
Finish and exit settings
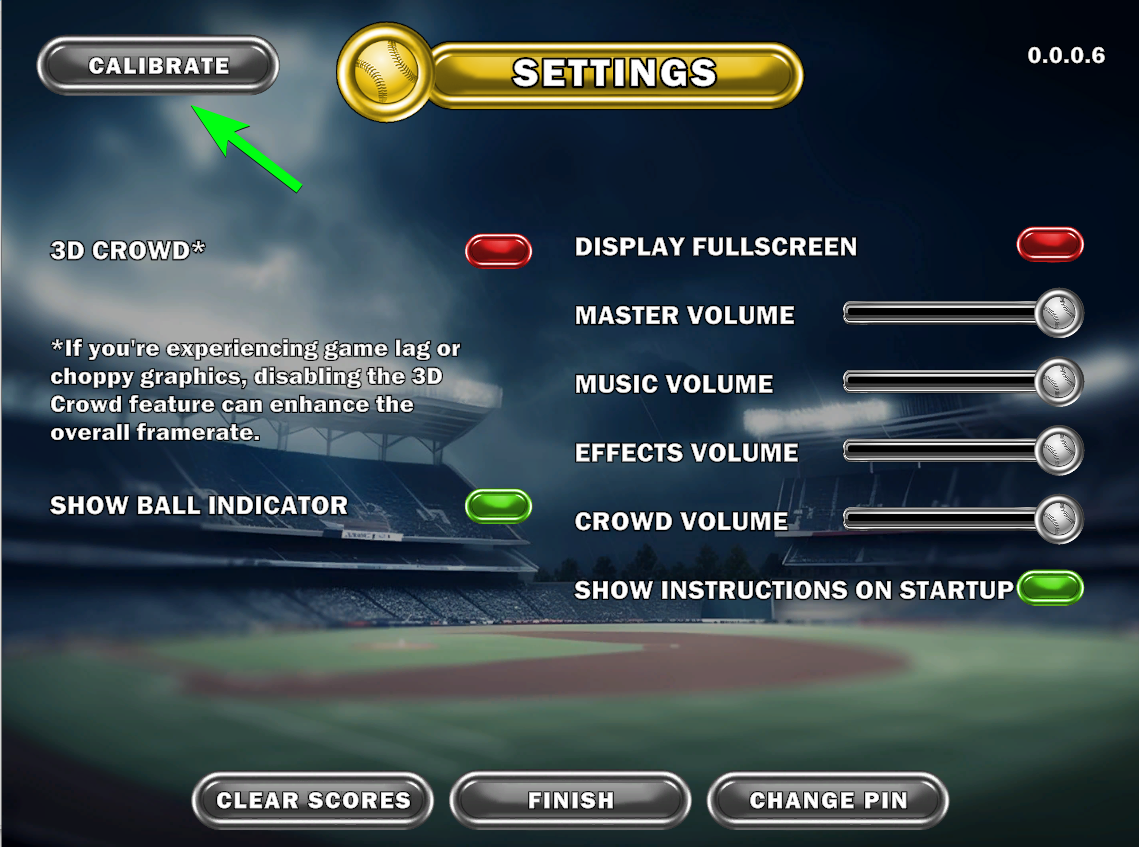point(570,800)
